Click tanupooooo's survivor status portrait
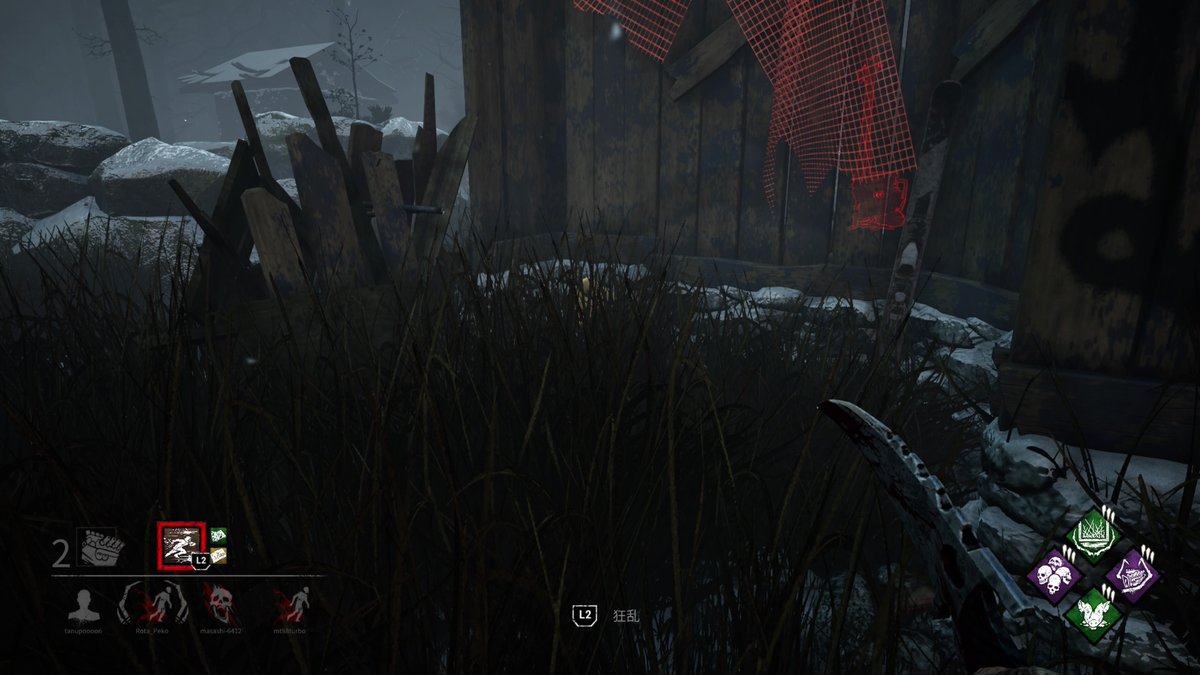 point(85,605)
